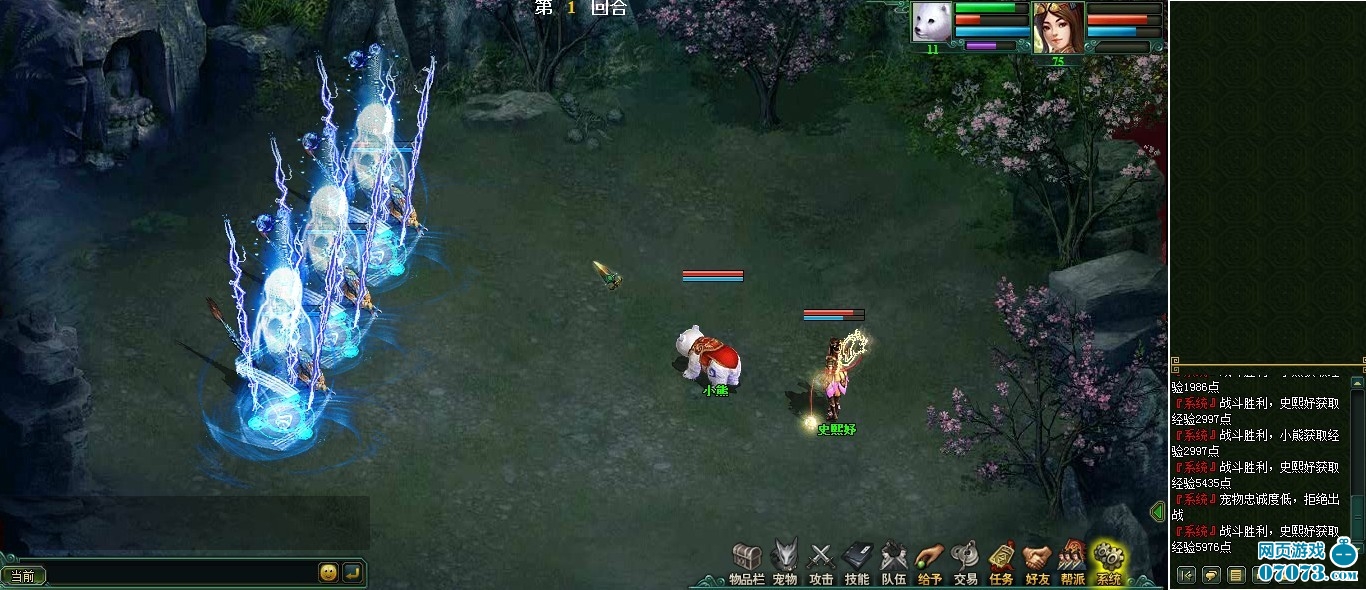This screenshot has height=590, width=1366.
Task: Open the 好友 friends list
Action: [1037, 559]
